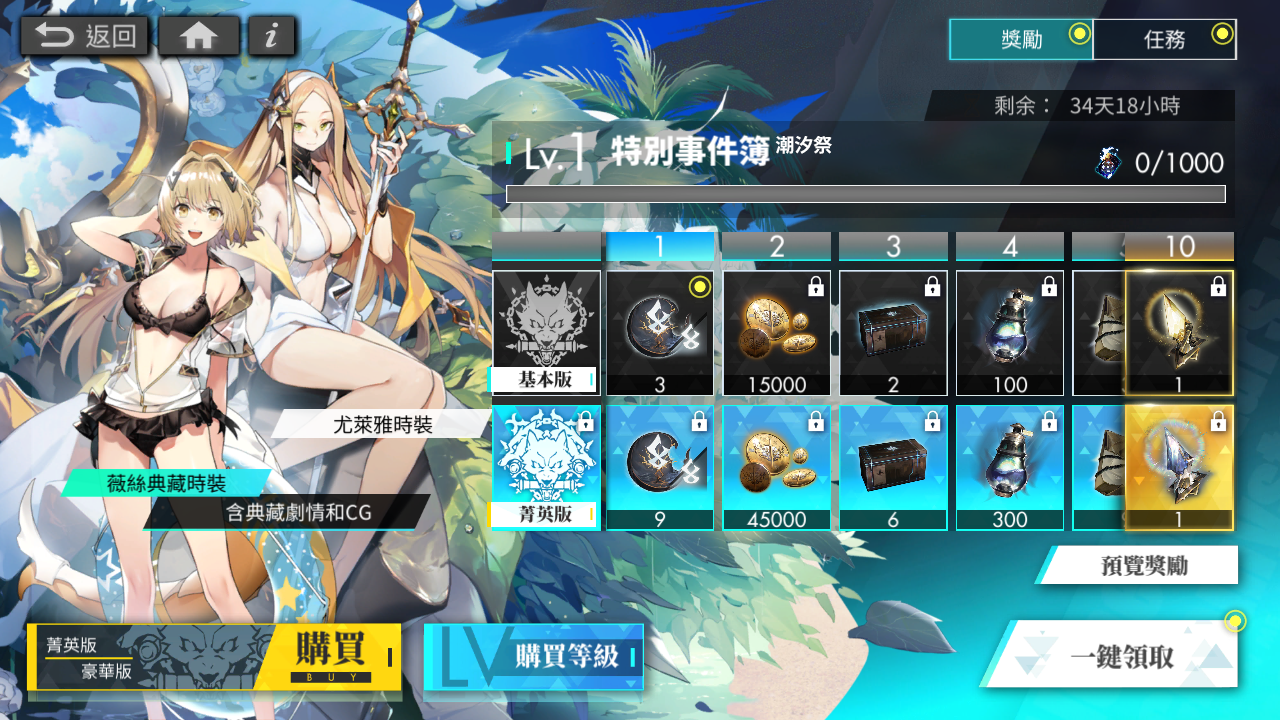Go back with the 返回 button

tap(85, 37)
